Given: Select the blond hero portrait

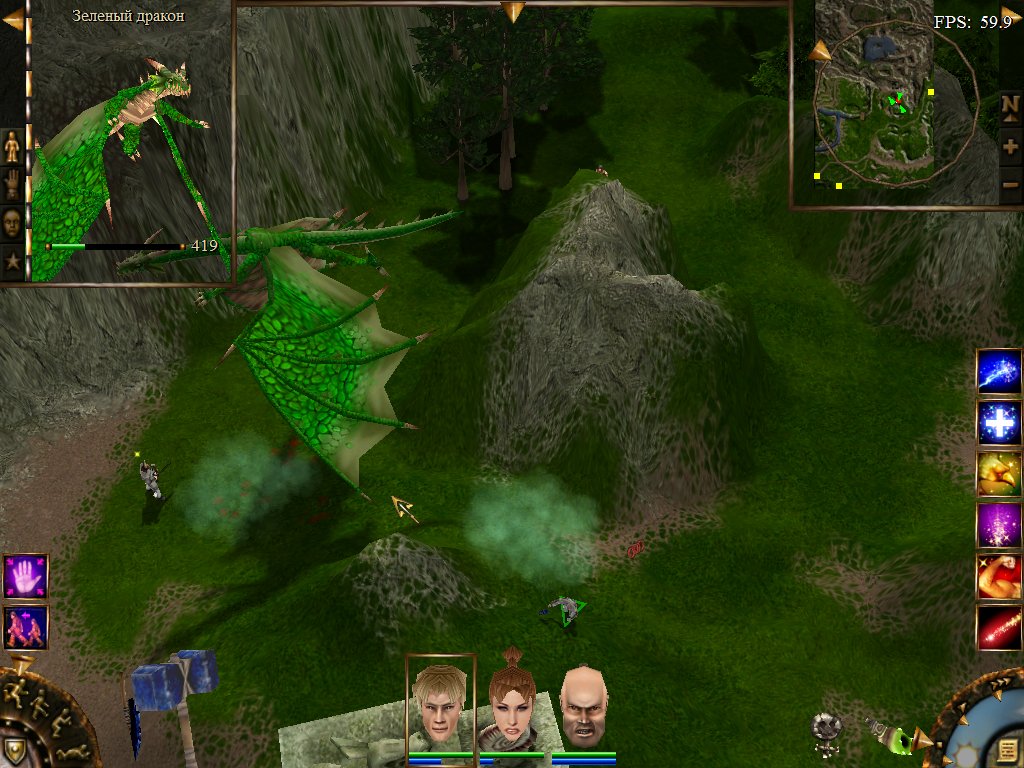Looking at the screenshot, I should tap(440, 704).
